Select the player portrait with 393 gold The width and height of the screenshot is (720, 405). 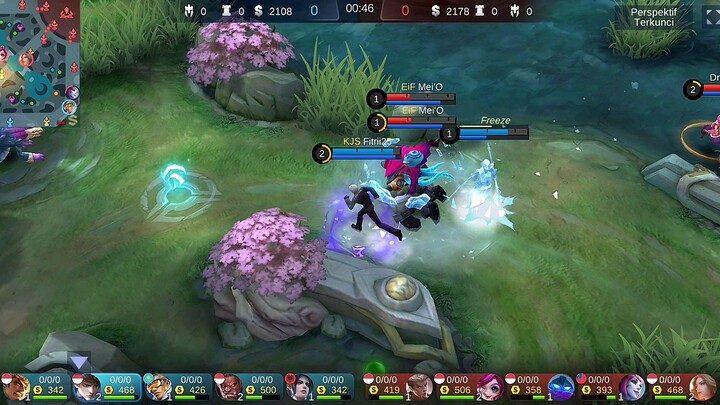632,386
